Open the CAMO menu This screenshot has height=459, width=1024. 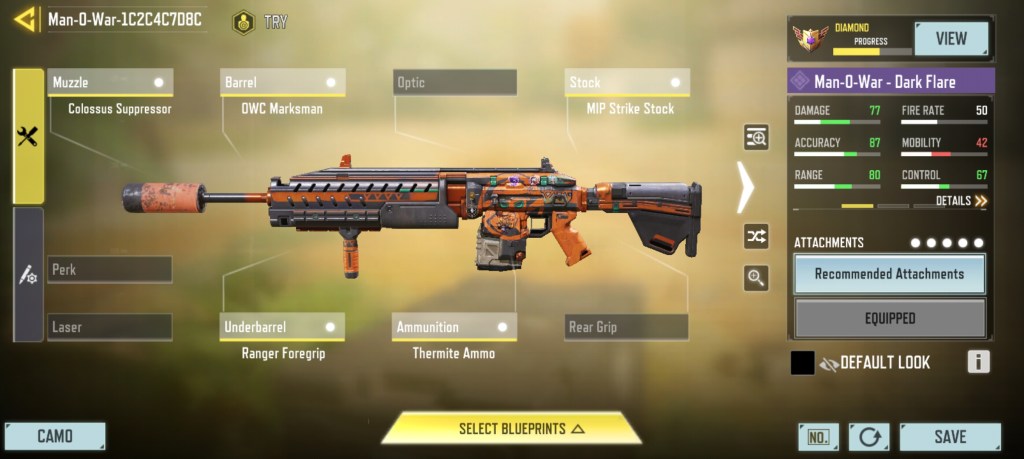(55, 436)
